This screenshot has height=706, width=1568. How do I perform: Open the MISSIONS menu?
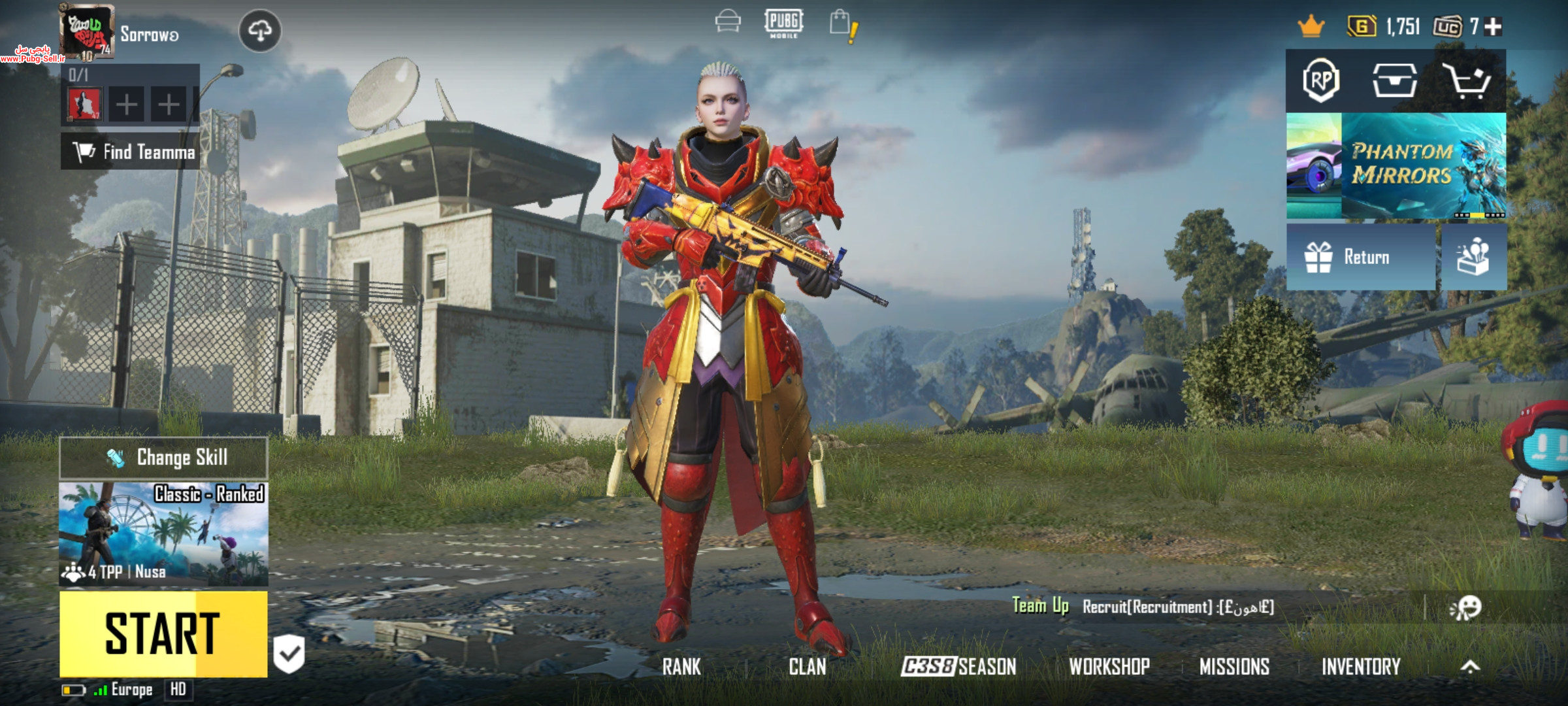pos(1234,667)
